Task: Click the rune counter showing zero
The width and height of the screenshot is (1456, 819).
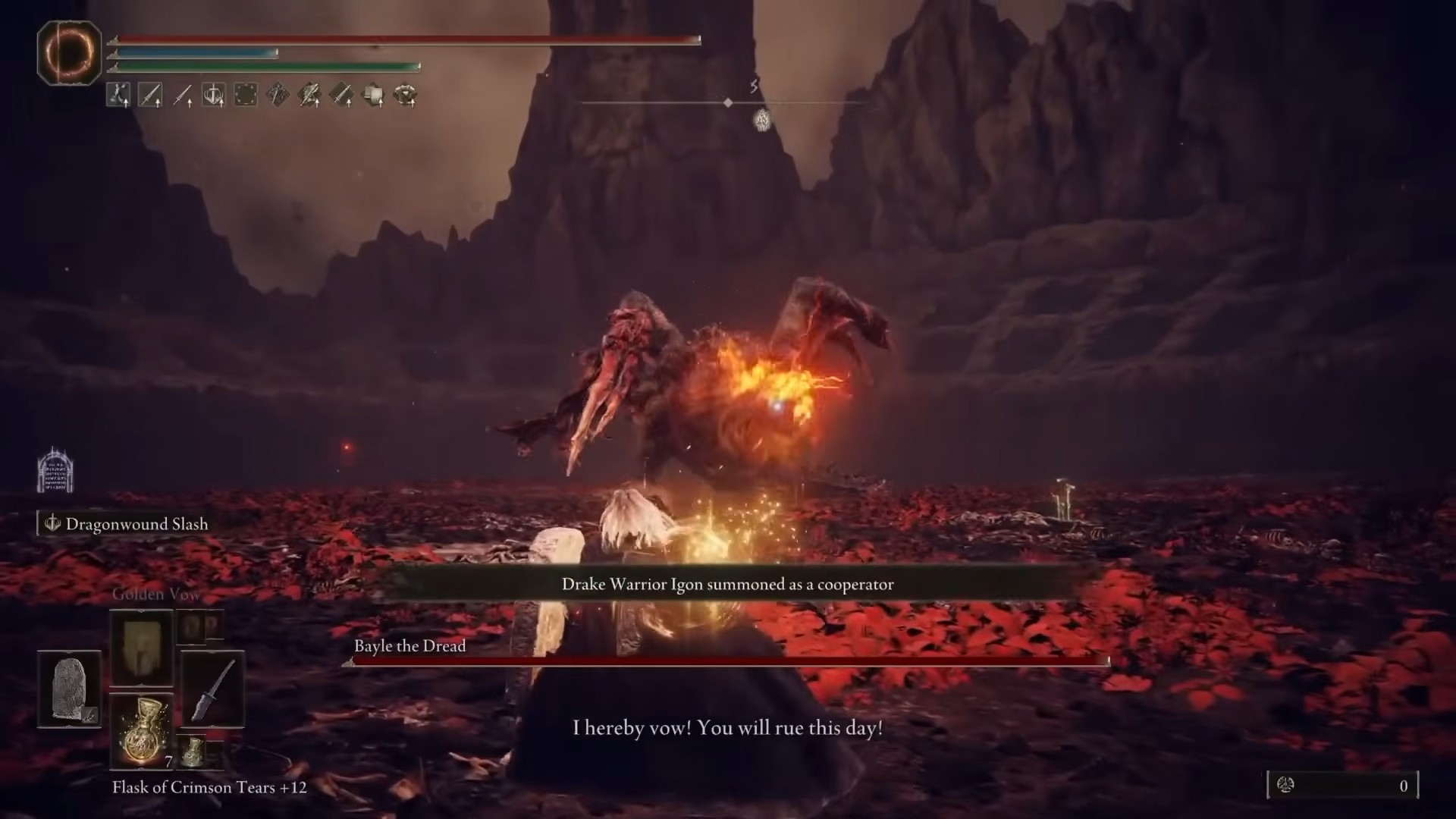Action: [x=1342, y=786]
